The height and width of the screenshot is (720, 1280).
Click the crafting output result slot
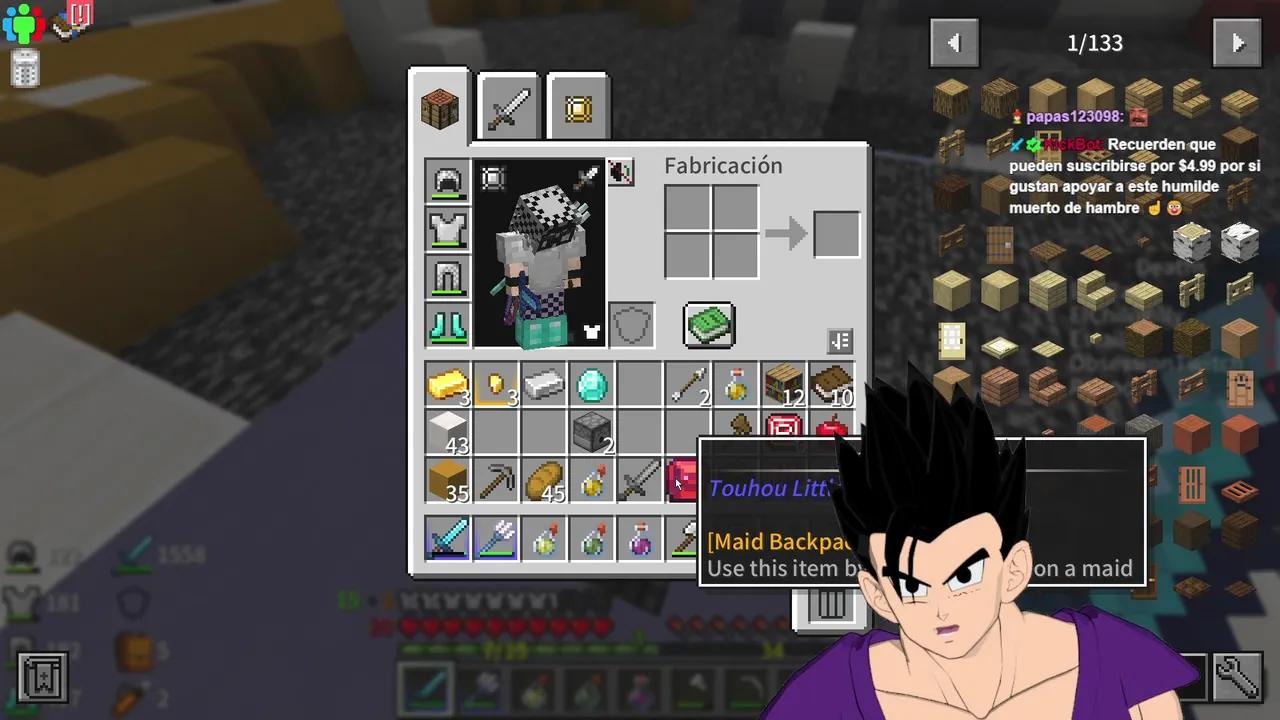click(836, 232)
